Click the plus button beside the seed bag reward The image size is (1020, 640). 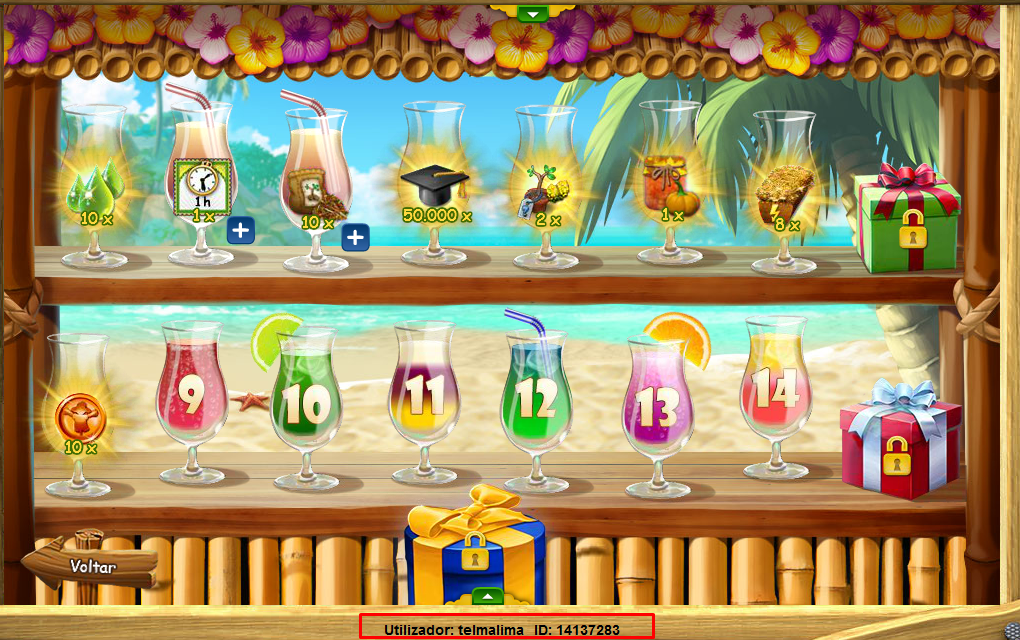click(x=355, y=238)
